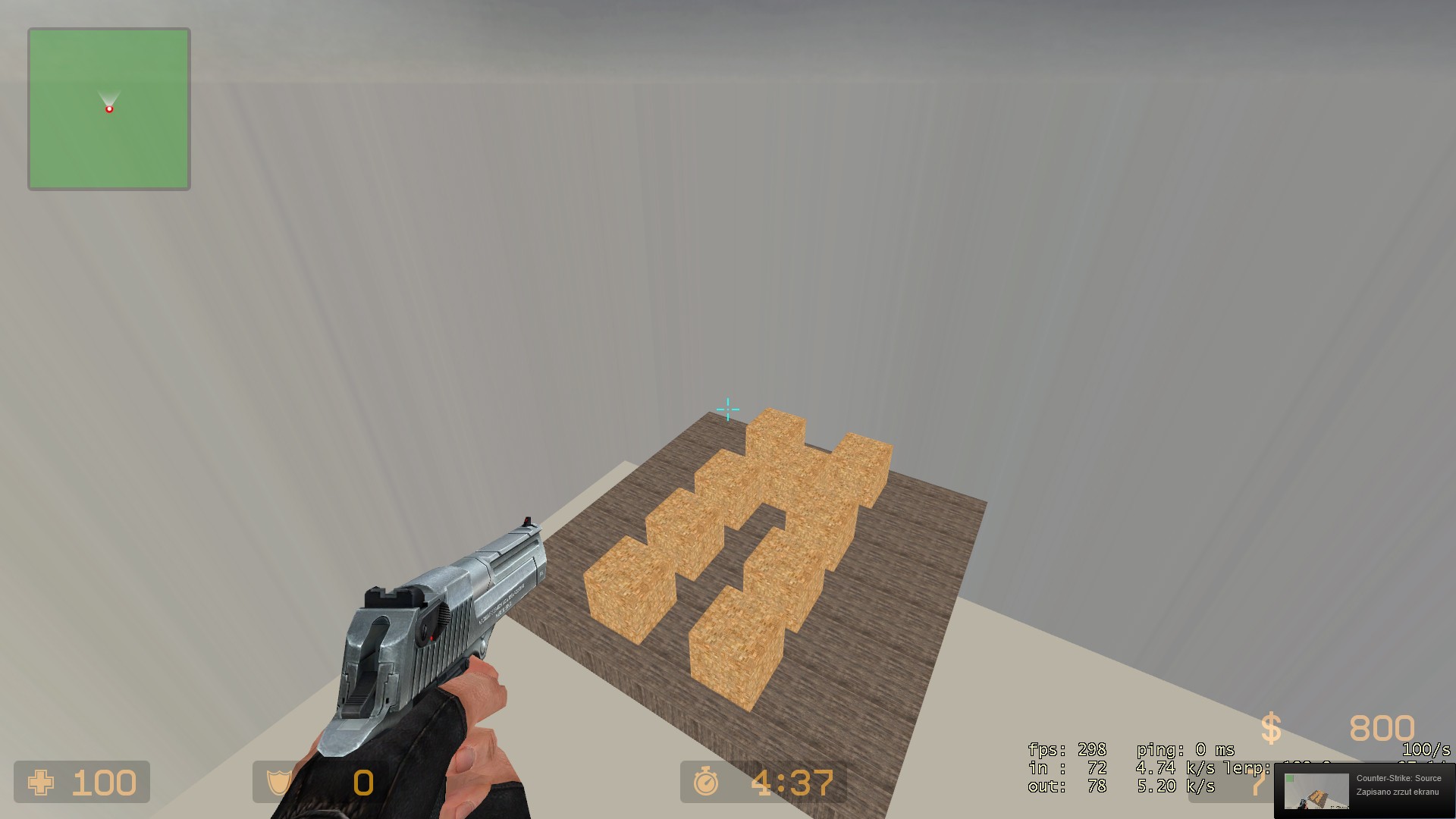Expand the out: 78 network row
This screenshot has height=819, width=1456.
click(1065, 787)
